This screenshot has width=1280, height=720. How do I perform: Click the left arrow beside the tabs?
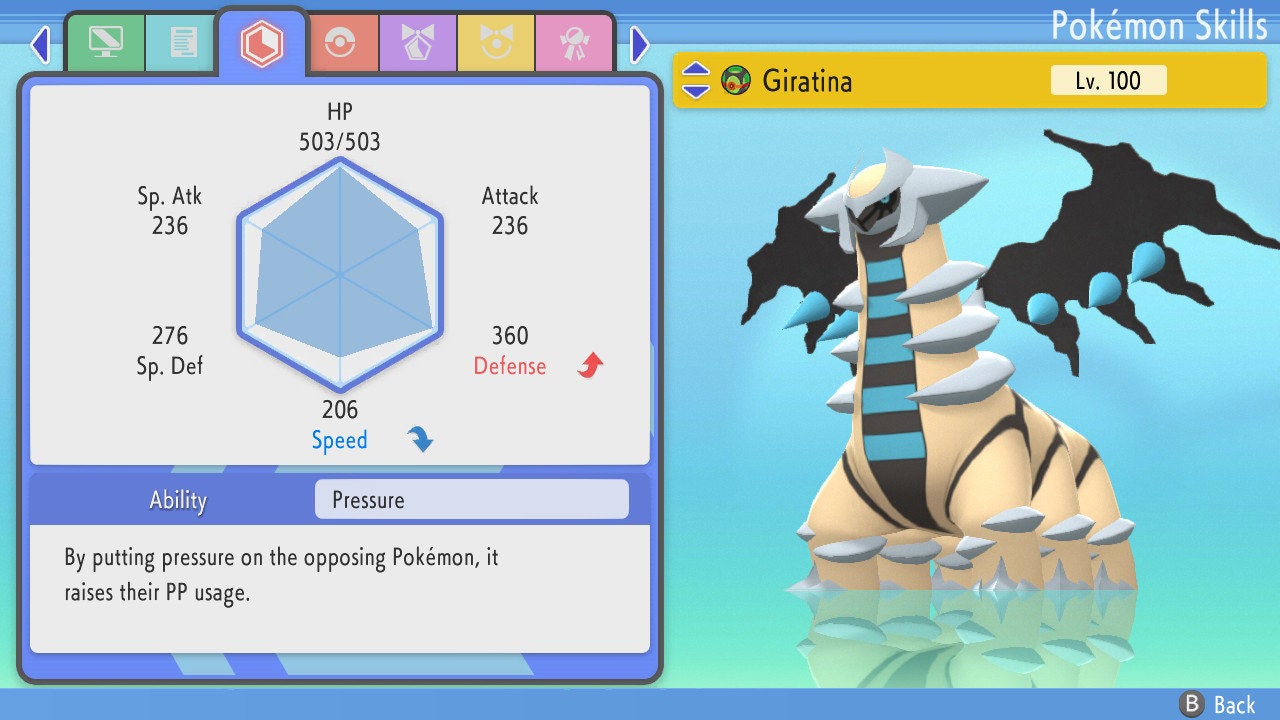[x=40, y=44]
